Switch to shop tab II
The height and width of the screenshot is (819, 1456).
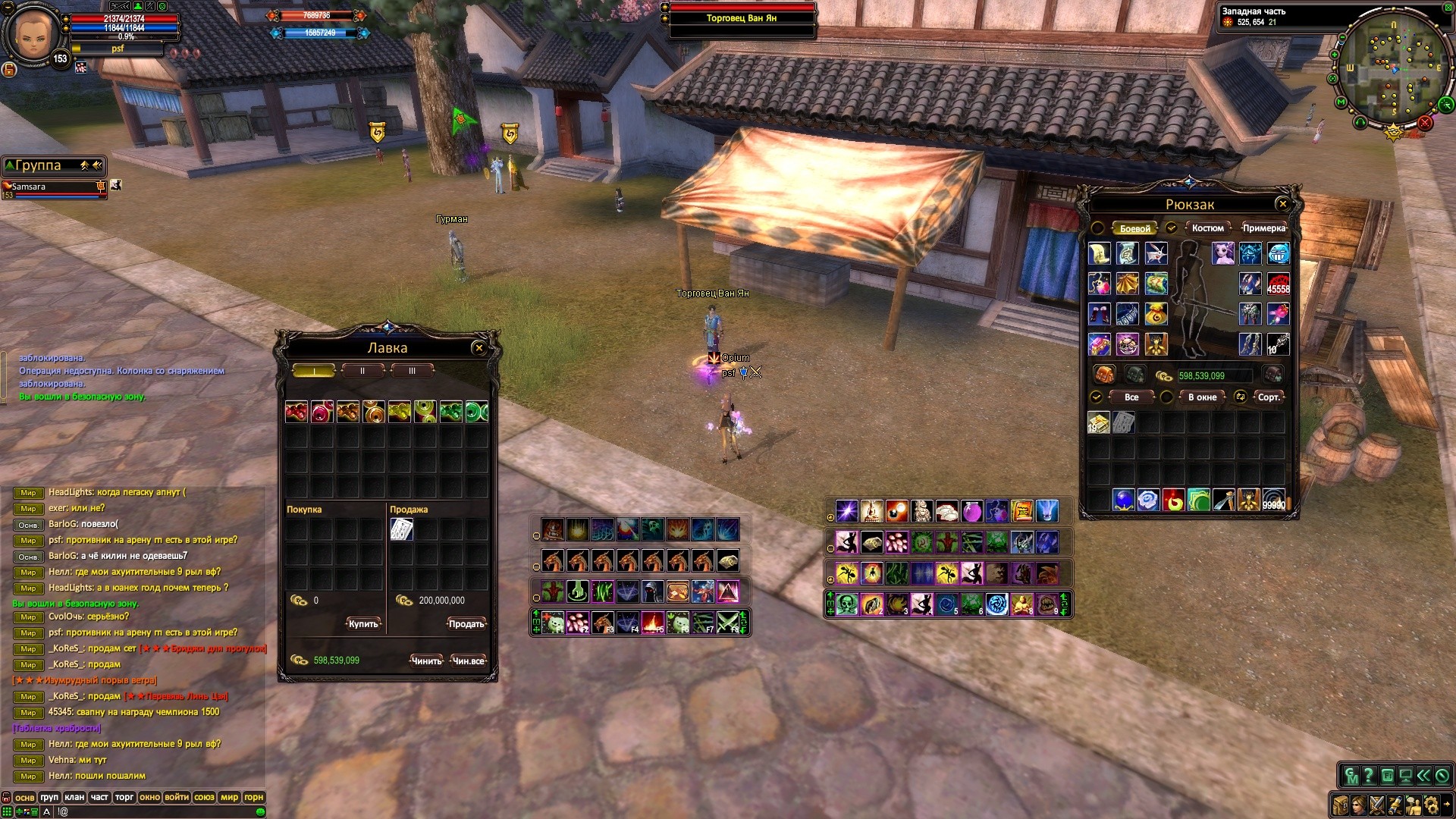point(362,371)
